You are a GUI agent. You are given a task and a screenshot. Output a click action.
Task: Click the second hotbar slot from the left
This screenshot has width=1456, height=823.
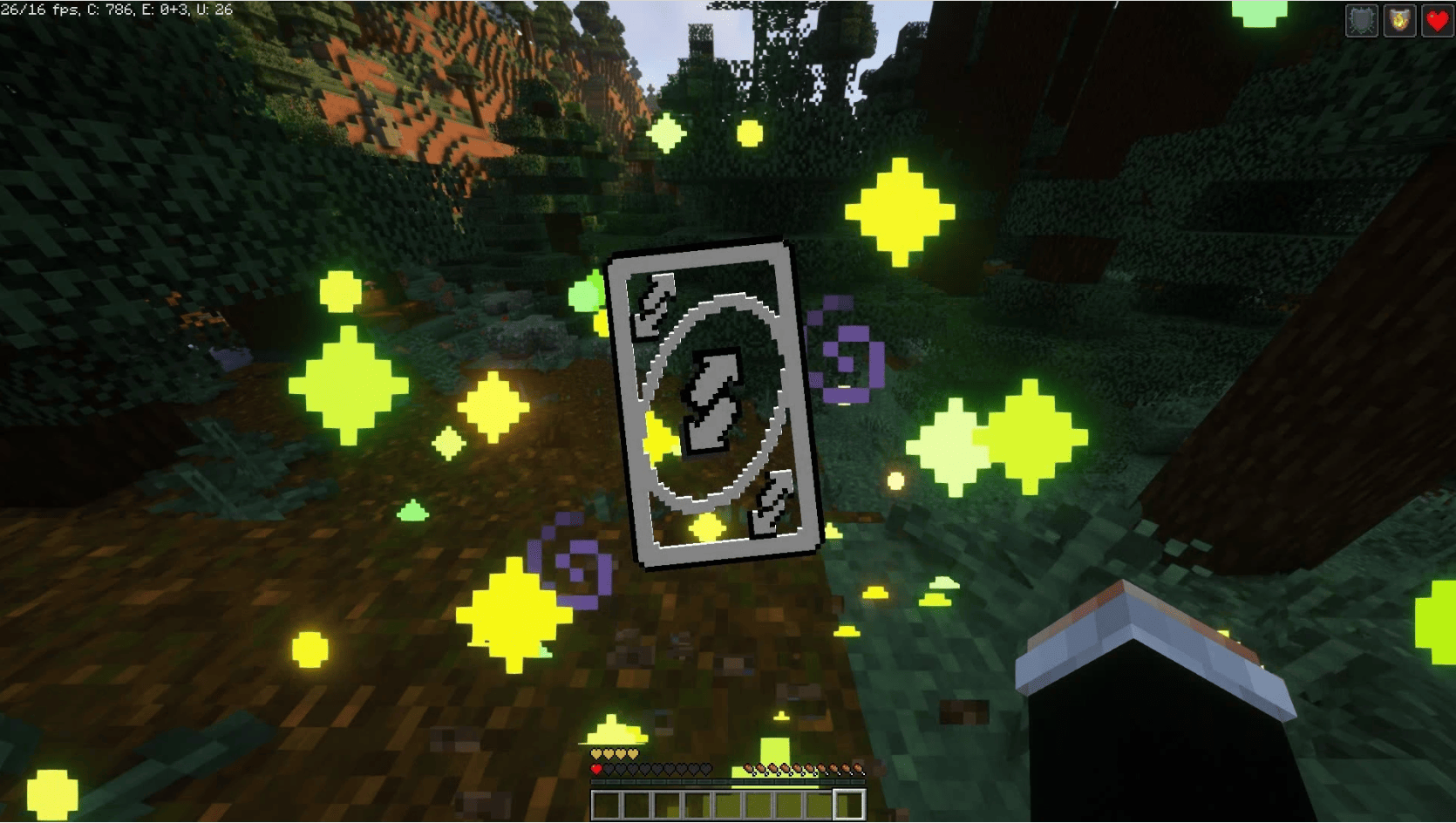tap(636, 805)
